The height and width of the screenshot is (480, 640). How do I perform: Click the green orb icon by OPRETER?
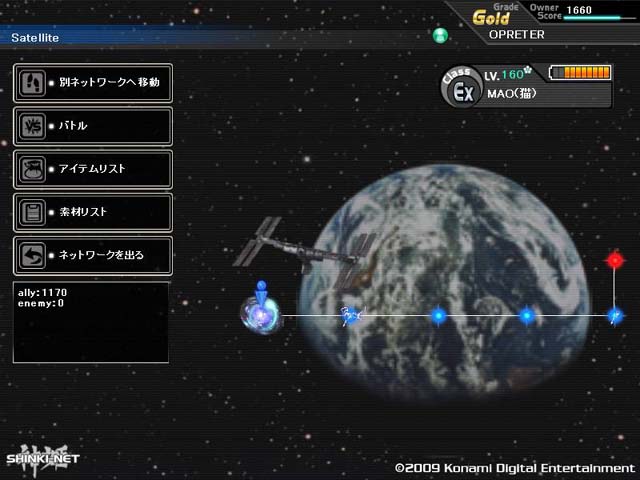coord(441,36)
